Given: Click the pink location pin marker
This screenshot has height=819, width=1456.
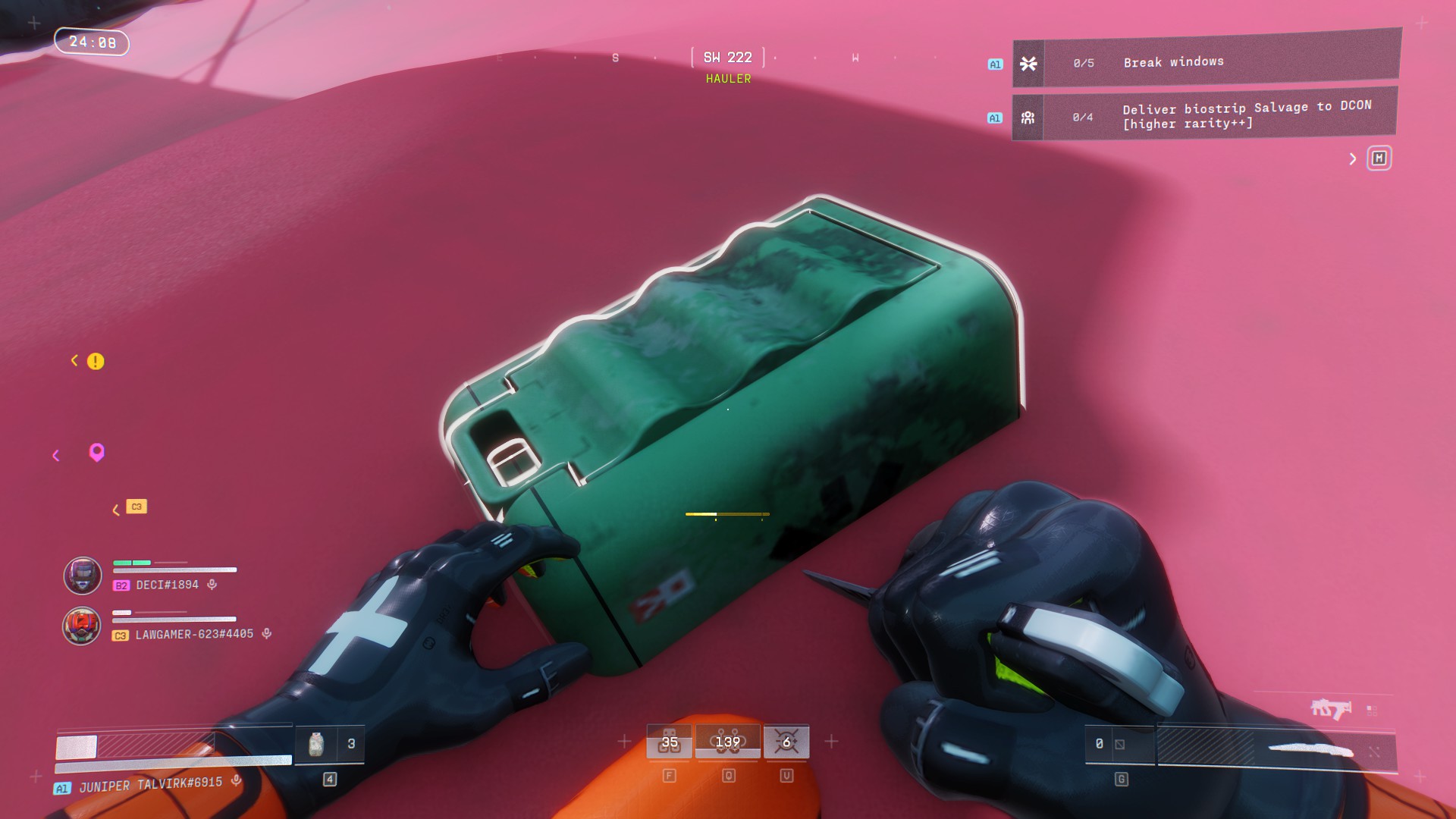Looking at the screenshot, I should click(96, 452).
